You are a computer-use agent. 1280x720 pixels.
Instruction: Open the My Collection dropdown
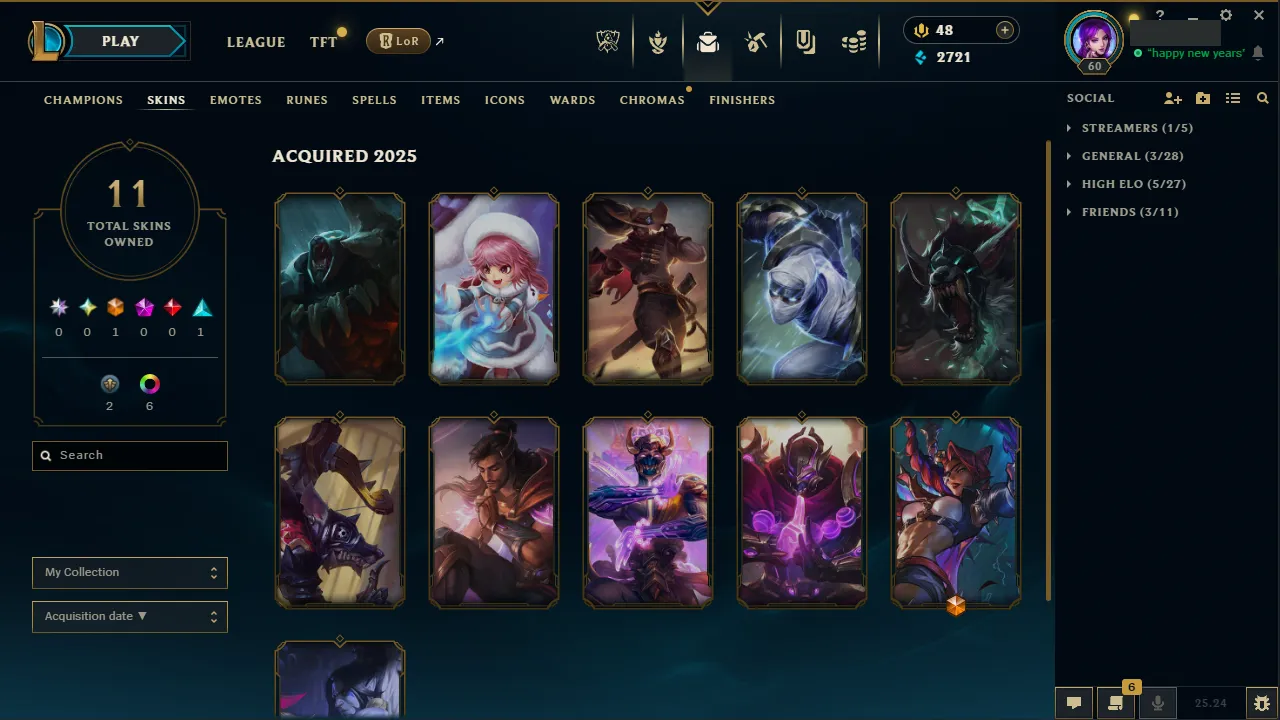coord(129,572)
